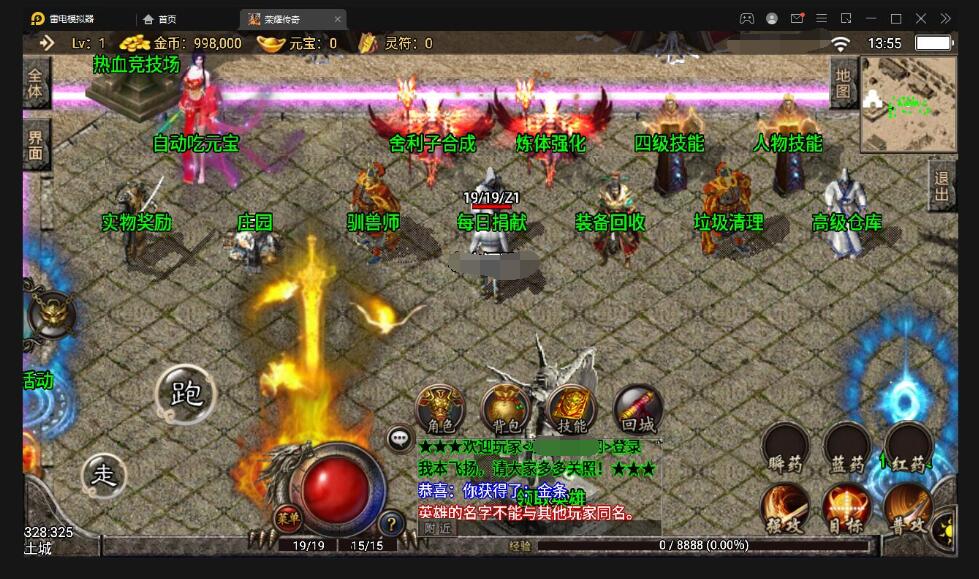Open the 技能 skills book
The image size is (979, 579).
pos(571,408)
